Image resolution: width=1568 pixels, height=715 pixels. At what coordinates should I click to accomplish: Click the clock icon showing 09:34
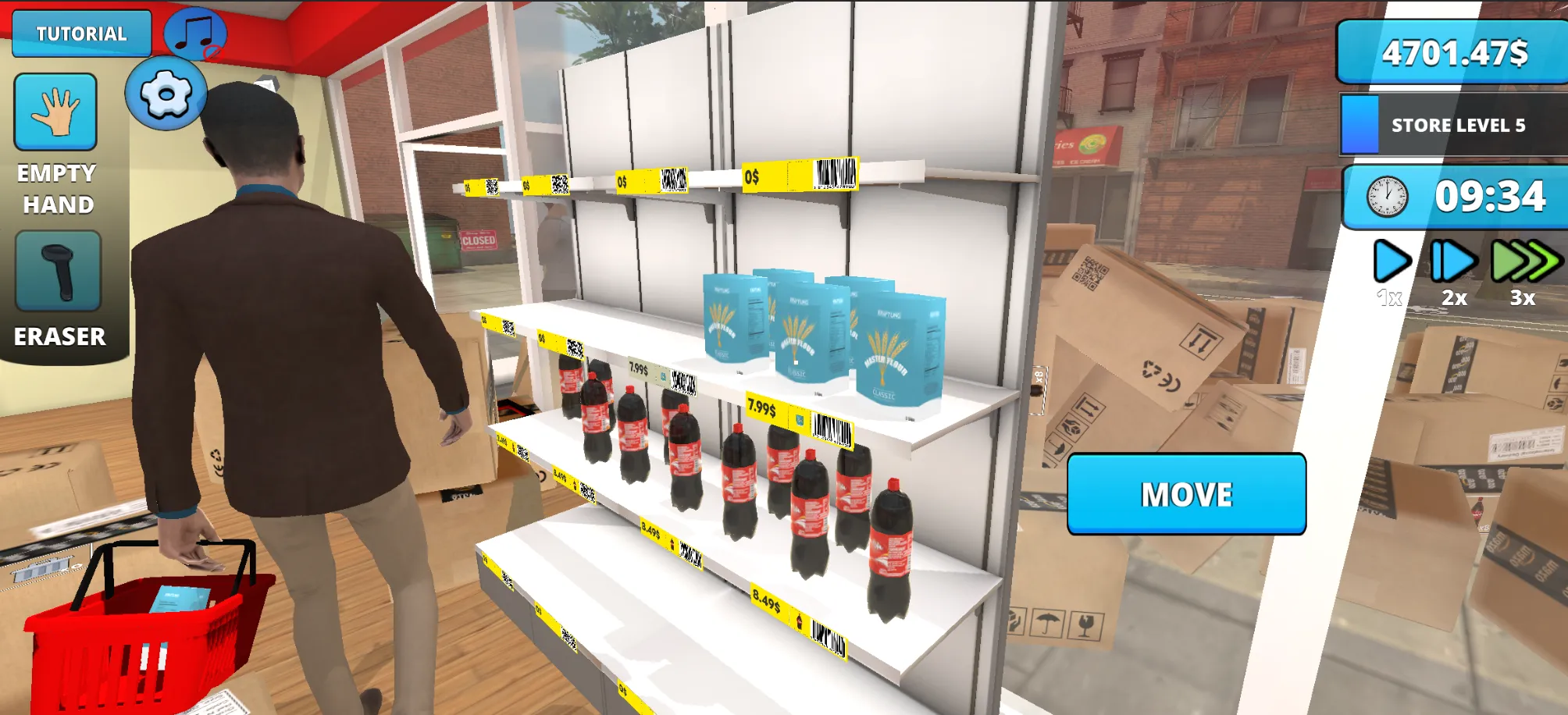tap(1382, 197)
